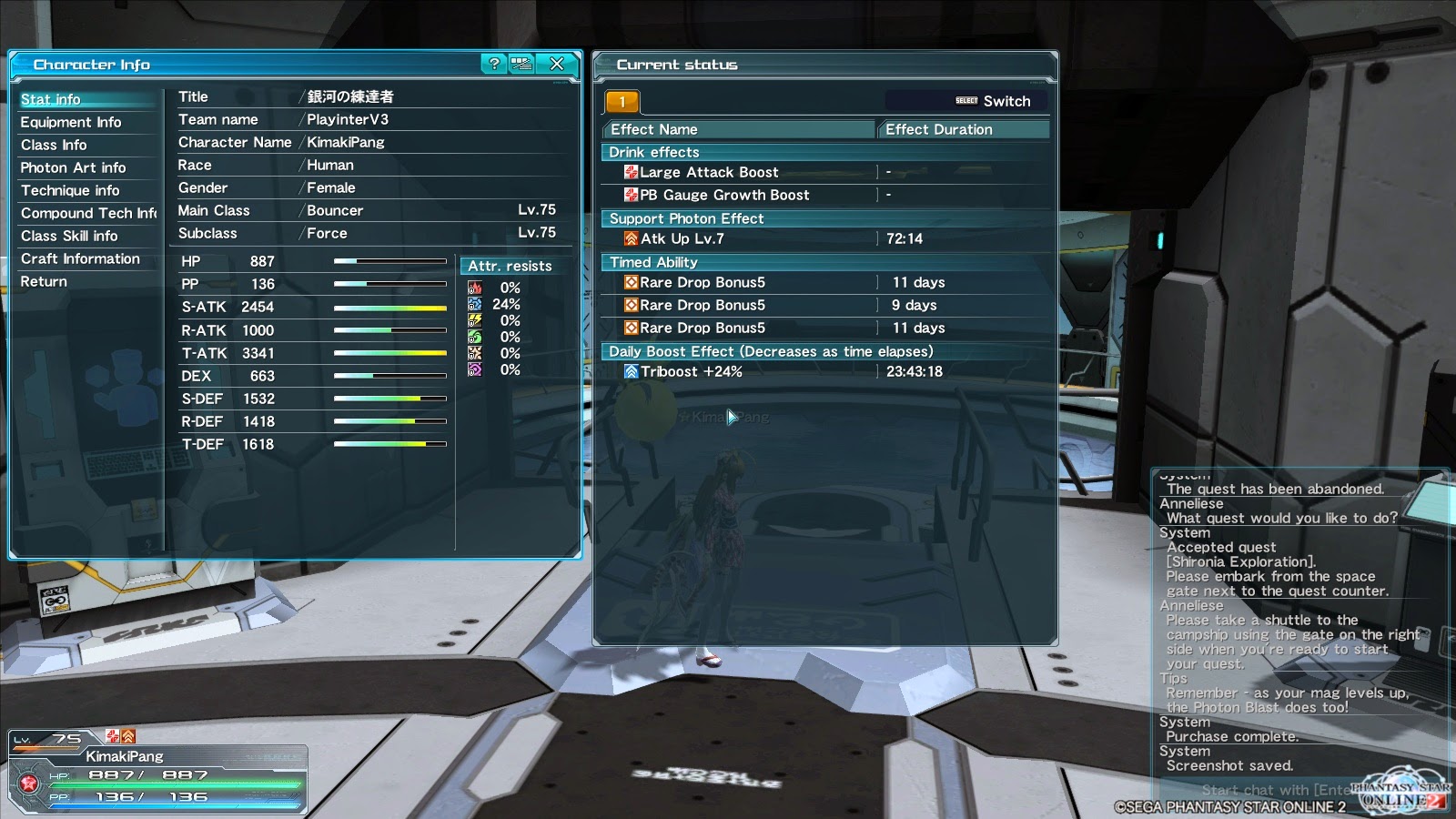Click the Help question mark icon on Character Info

click(492, 65)
